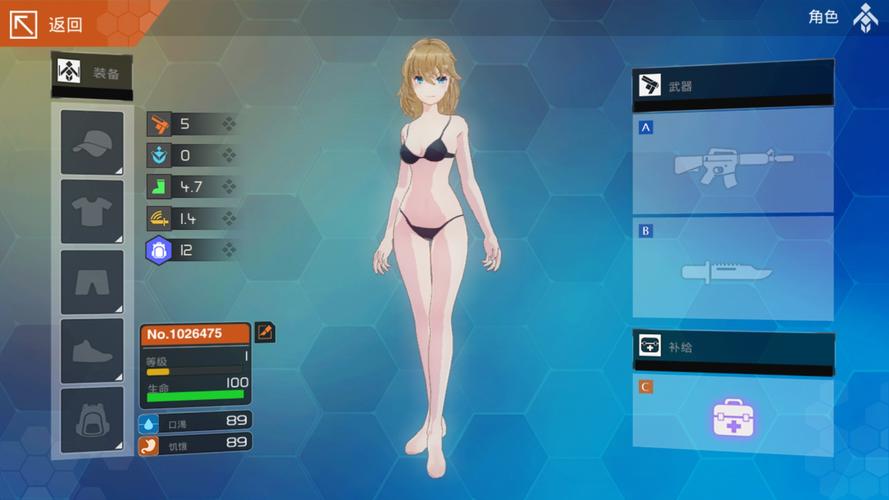Edit the character name No.1026475
The image size is (889, 500).
(265, 332)
